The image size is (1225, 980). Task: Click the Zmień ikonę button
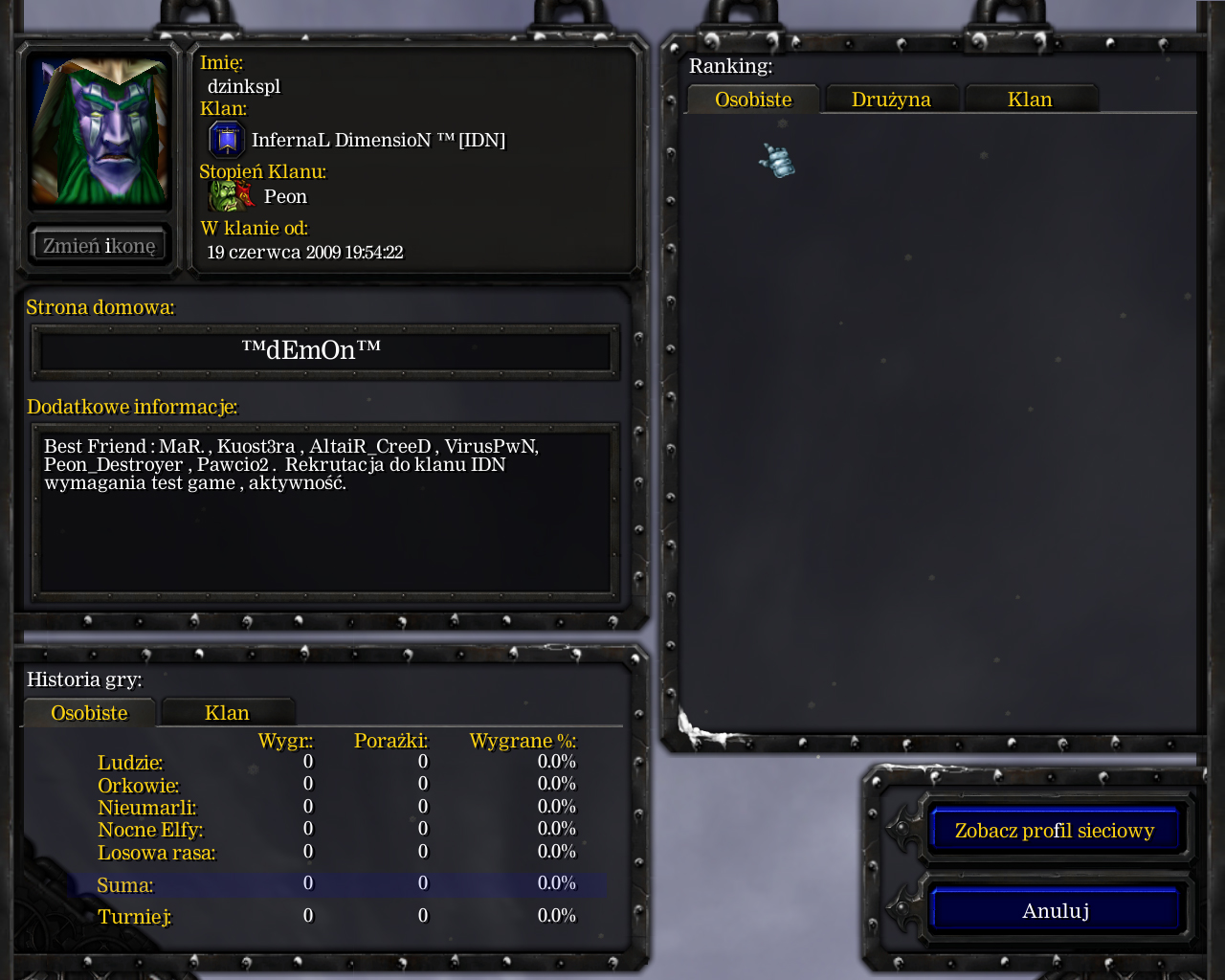click(x=100, y=246)
